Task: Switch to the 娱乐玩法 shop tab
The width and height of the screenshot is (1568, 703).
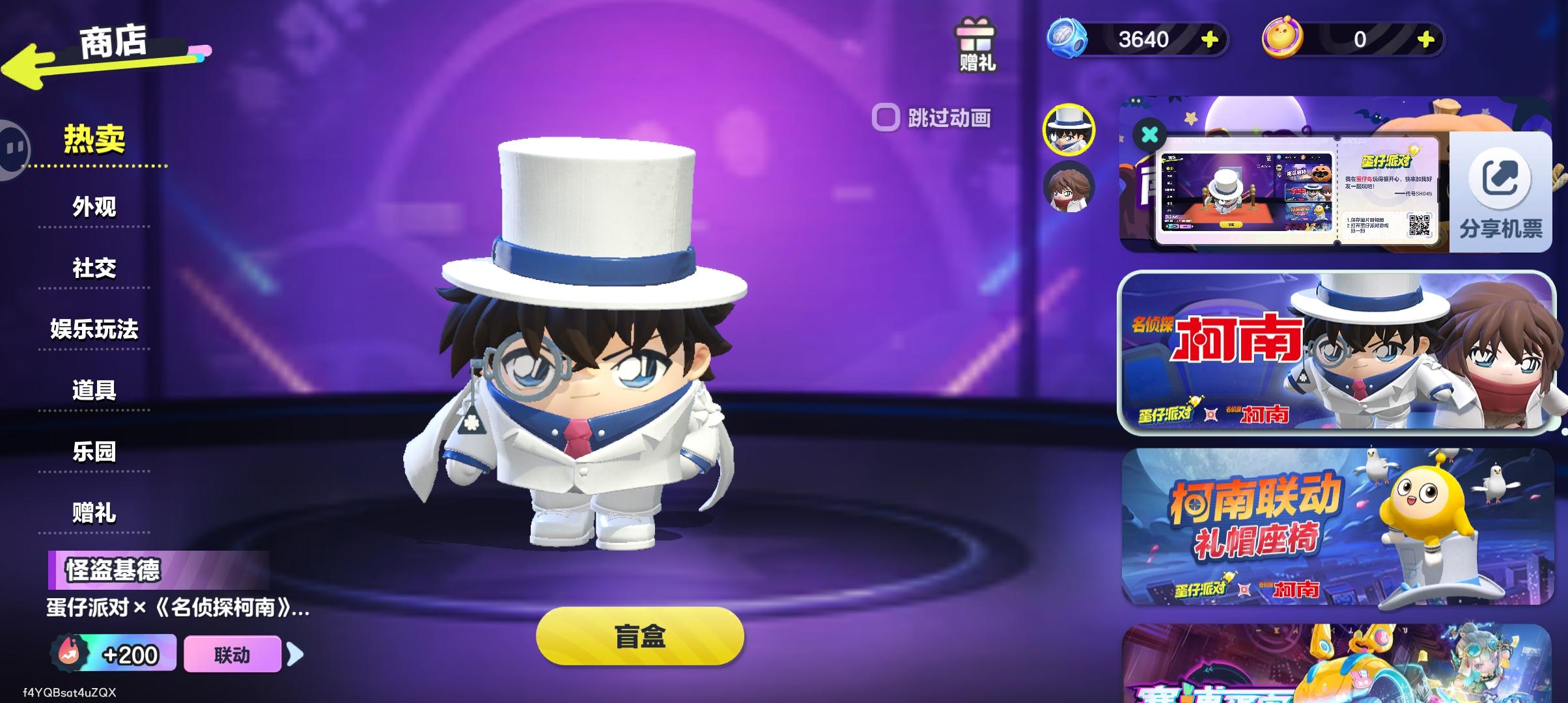Action: click(93, 331)
